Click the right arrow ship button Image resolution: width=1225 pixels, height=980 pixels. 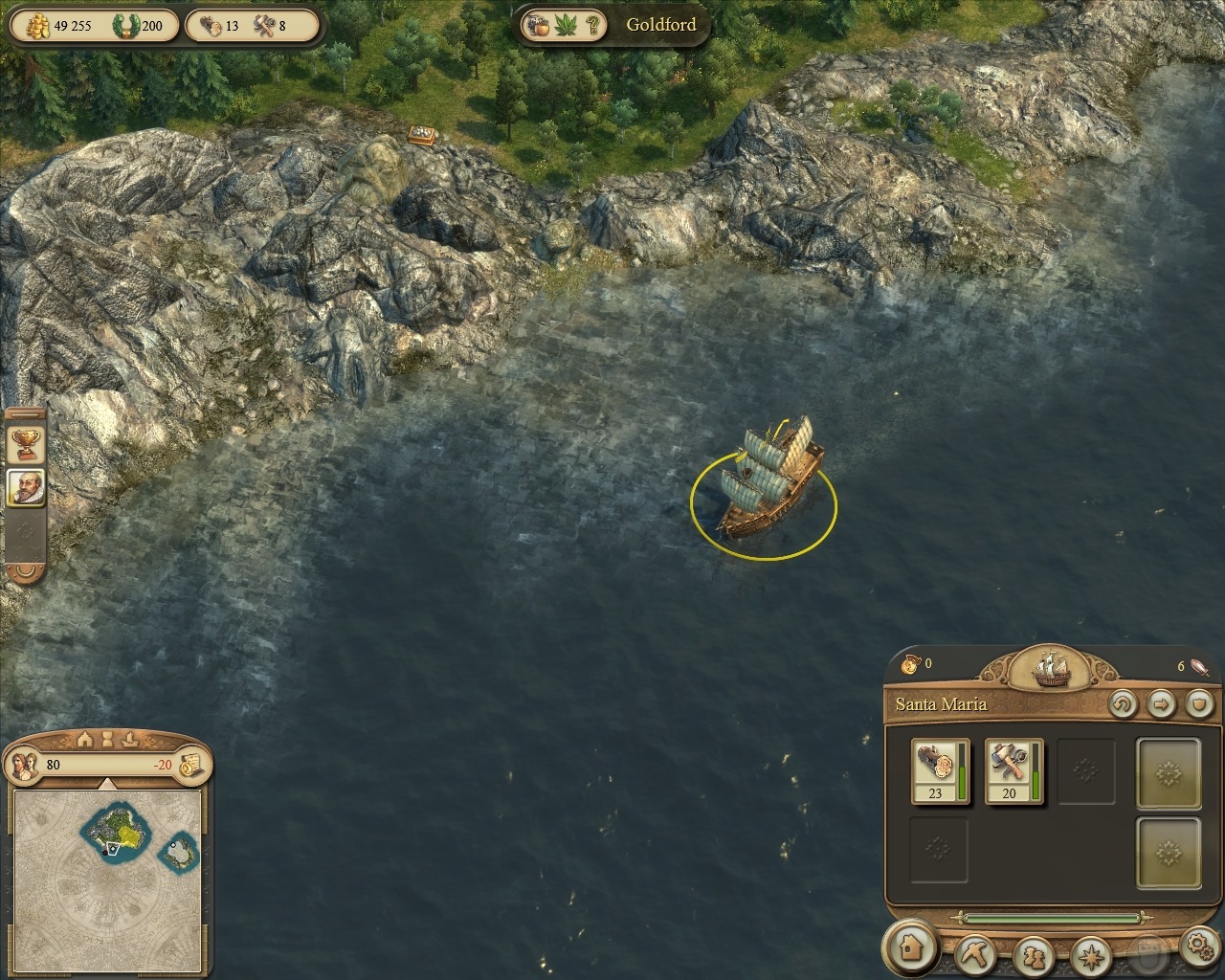pyautogui.click(x=1161, y=705)
